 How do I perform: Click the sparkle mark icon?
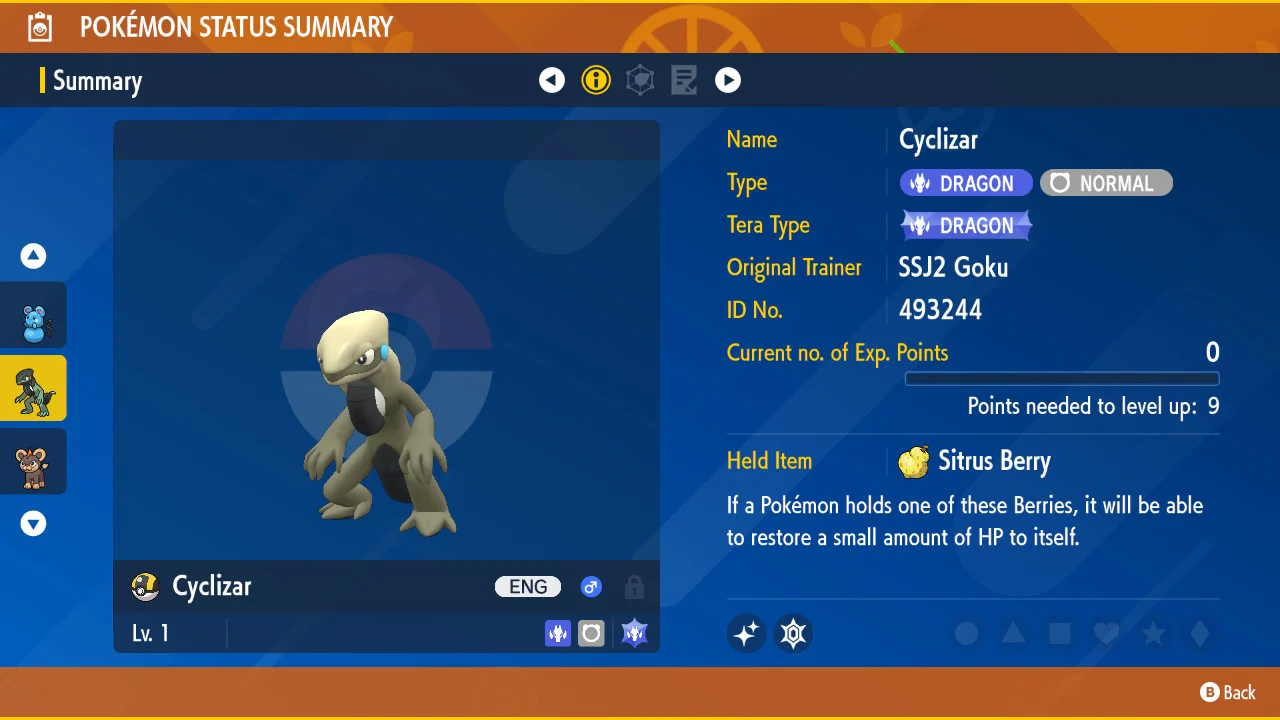[746, 633]
